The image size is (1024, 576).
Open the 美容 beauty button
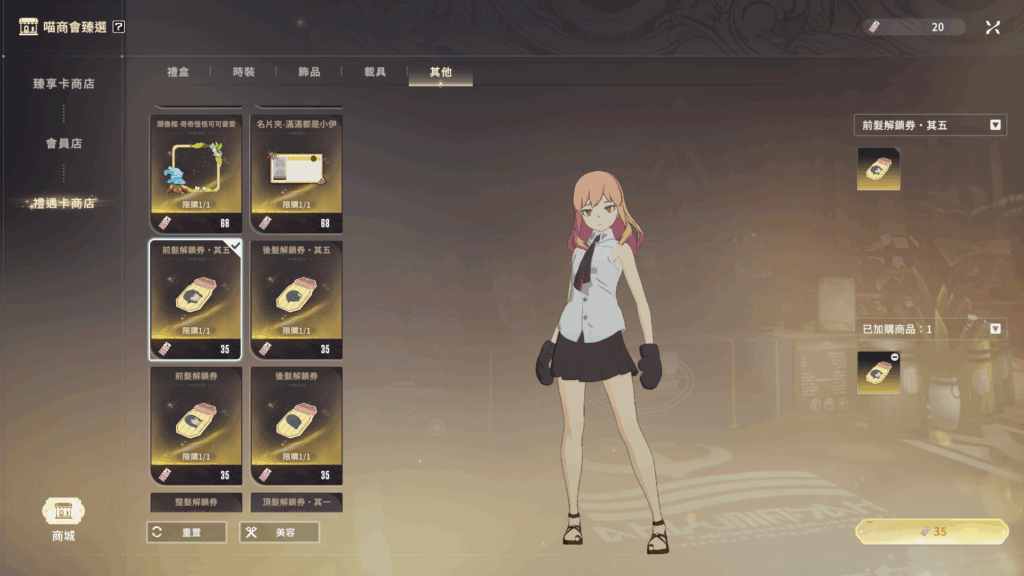tap(279, 532)
